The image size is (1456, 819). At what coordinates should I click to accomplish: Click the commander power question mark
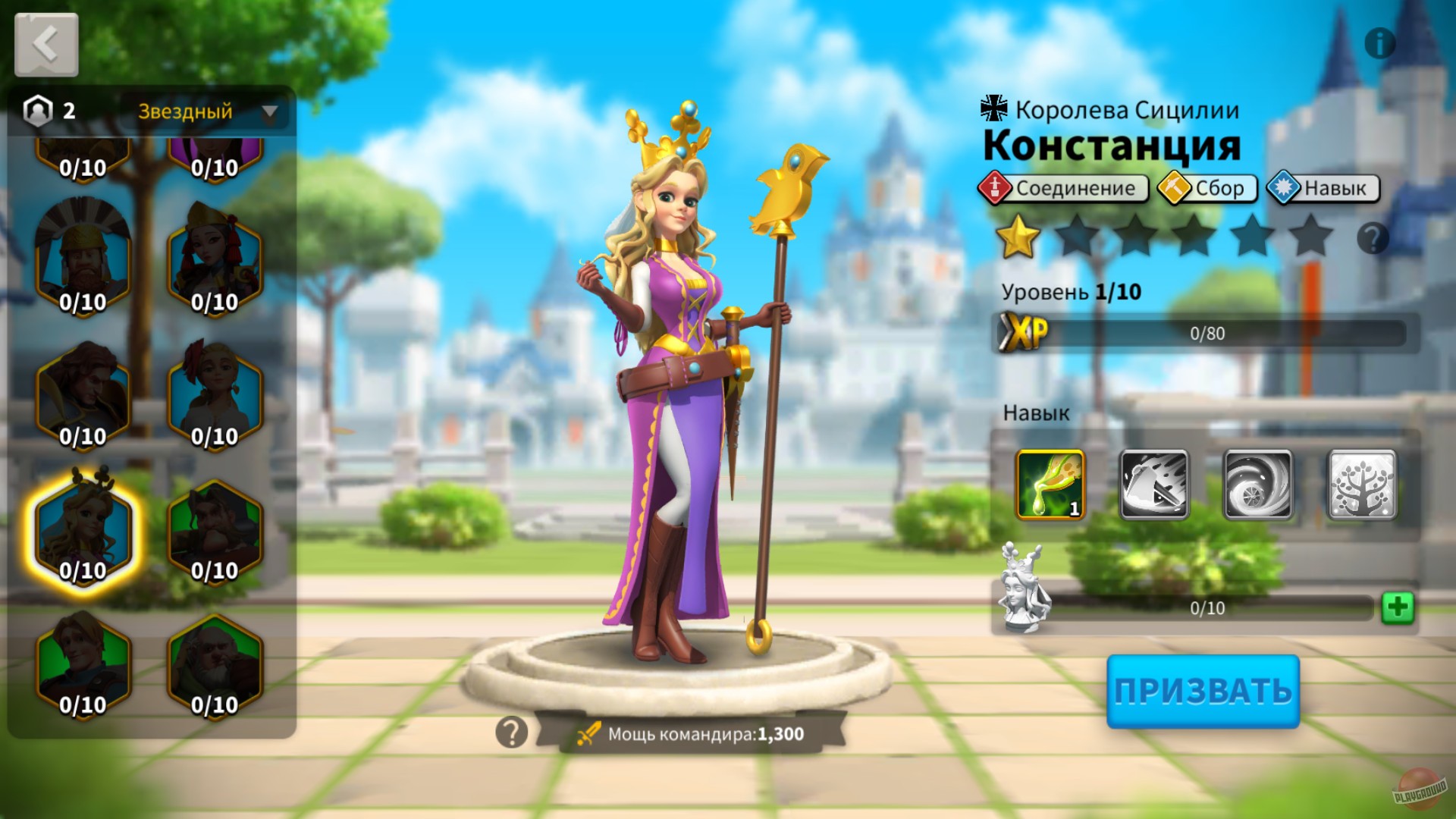512,730
